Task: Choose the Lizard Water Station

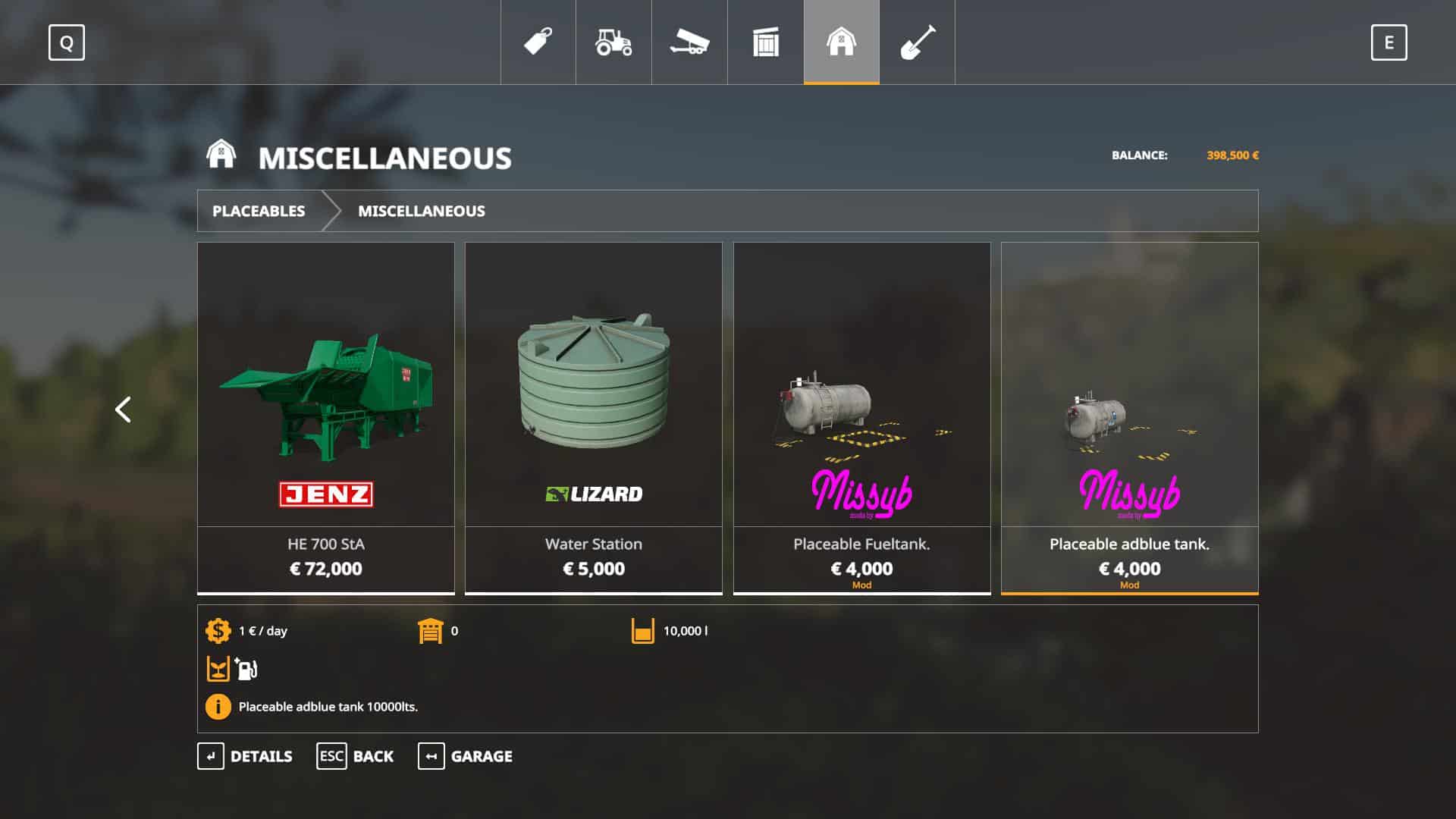Action: coord(594,417)
